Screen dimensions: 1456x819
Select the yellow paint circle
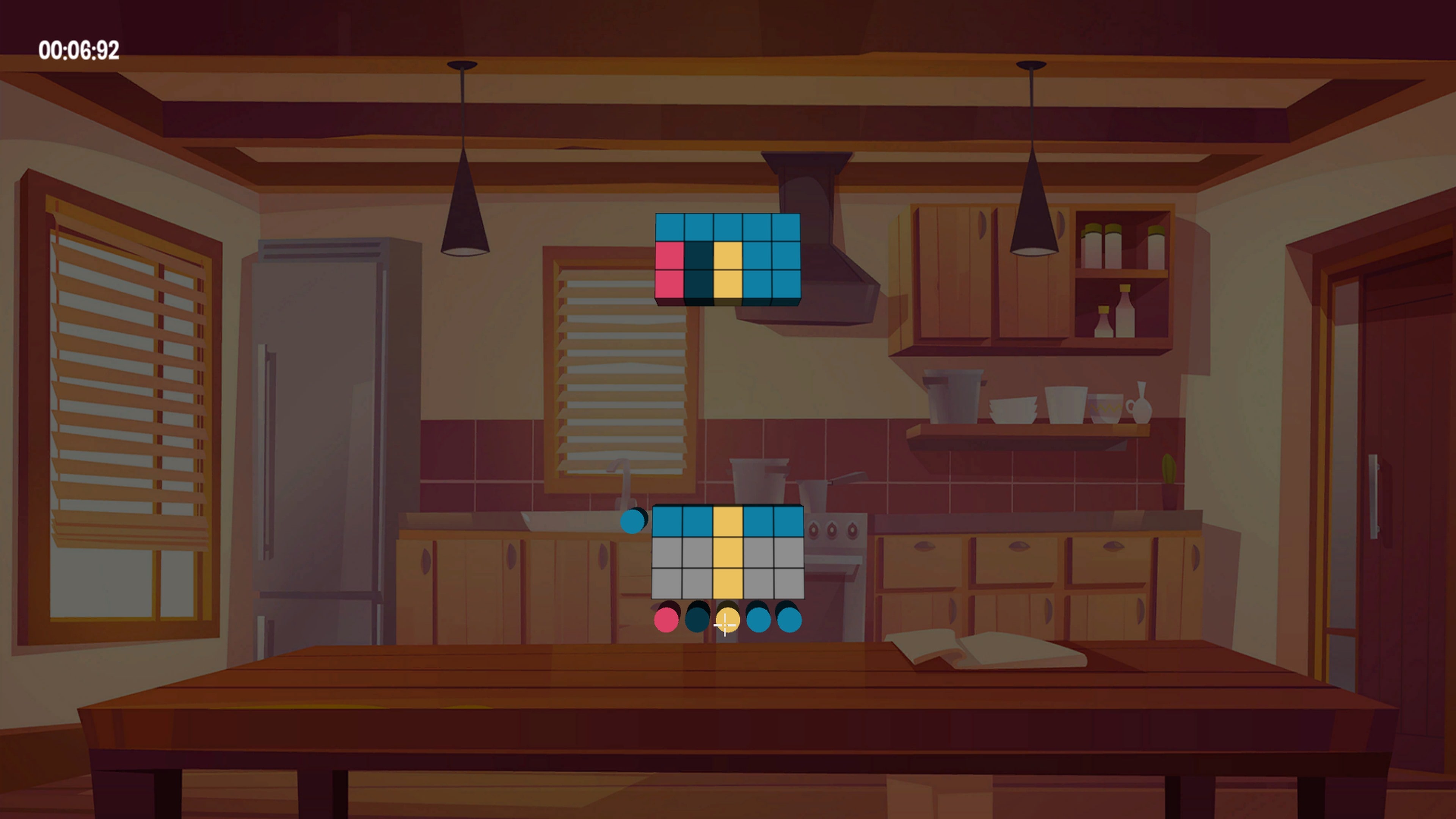(728, 621)
